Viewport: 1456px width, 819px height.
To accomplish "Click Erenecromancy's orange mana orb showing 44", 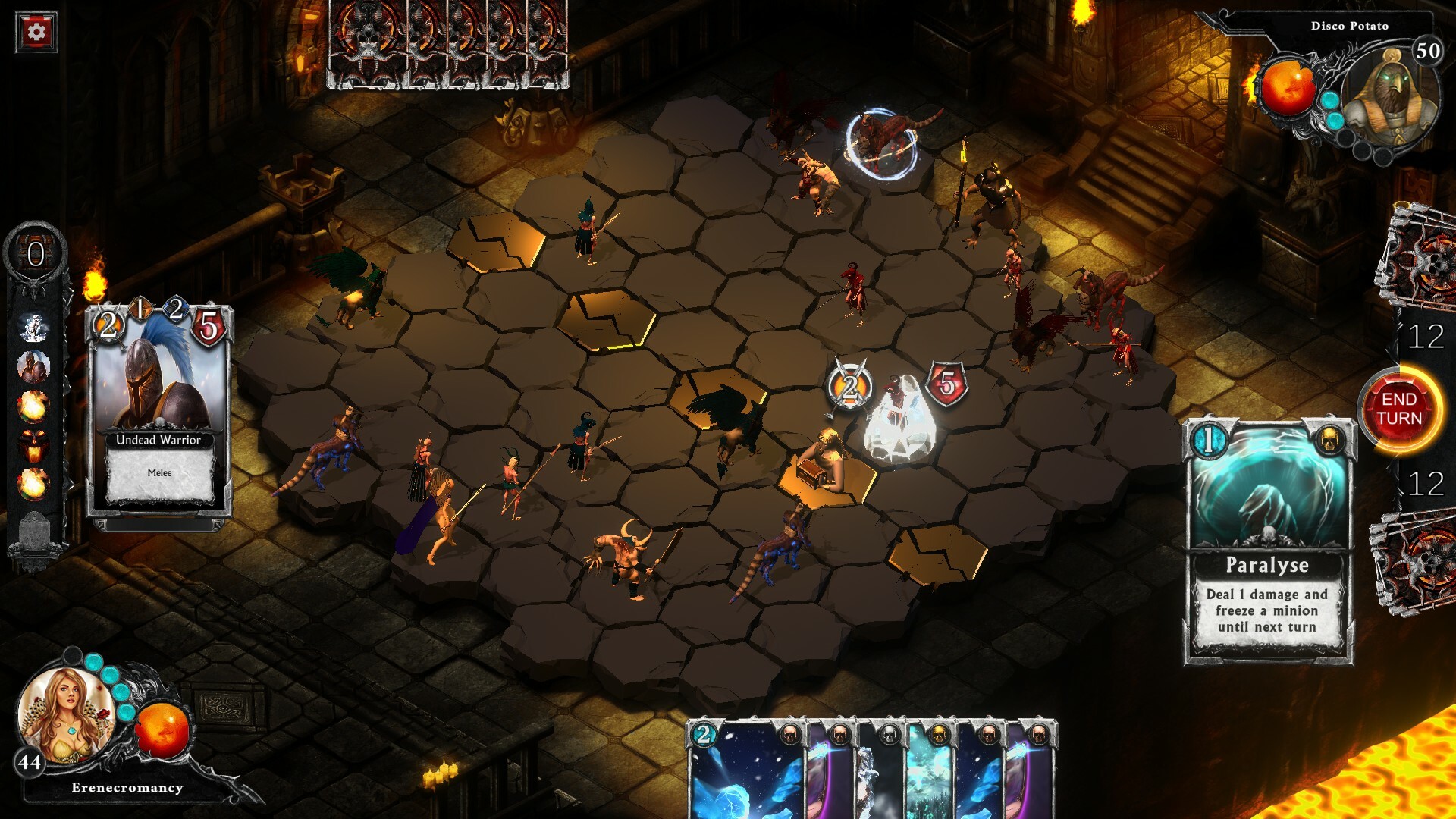I will pos(164,730).
